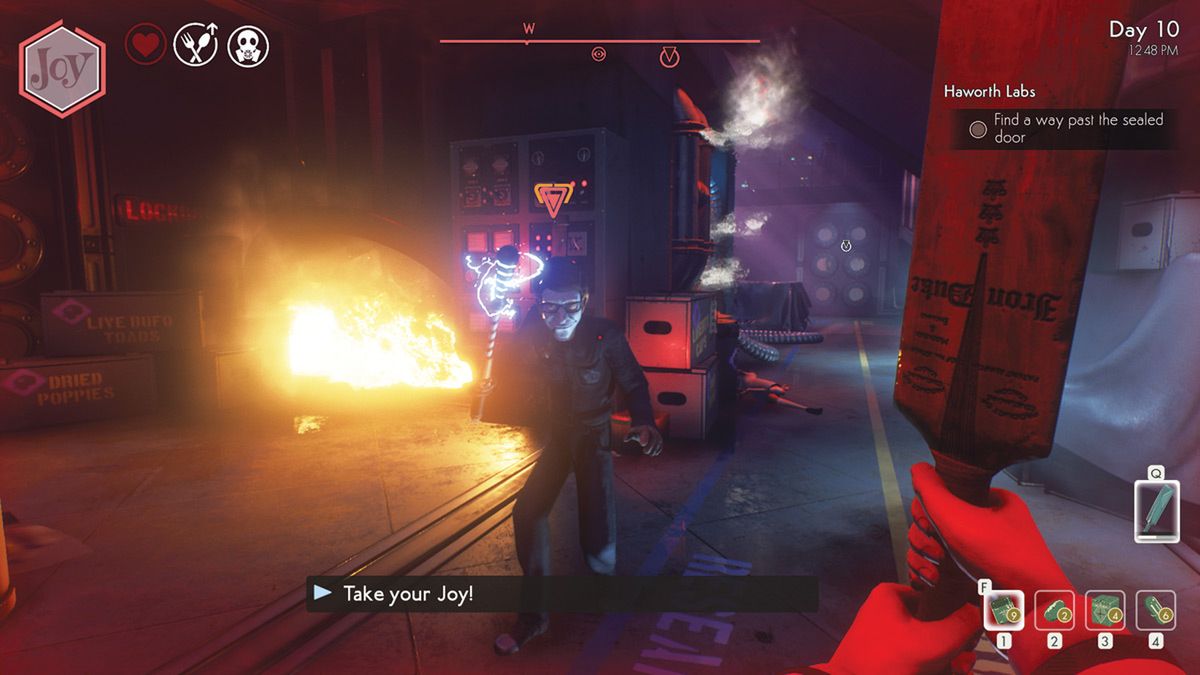Screen dimensions: 1200x675
Task: Select quick slot 4 item with count 6
Action: 1156,609
